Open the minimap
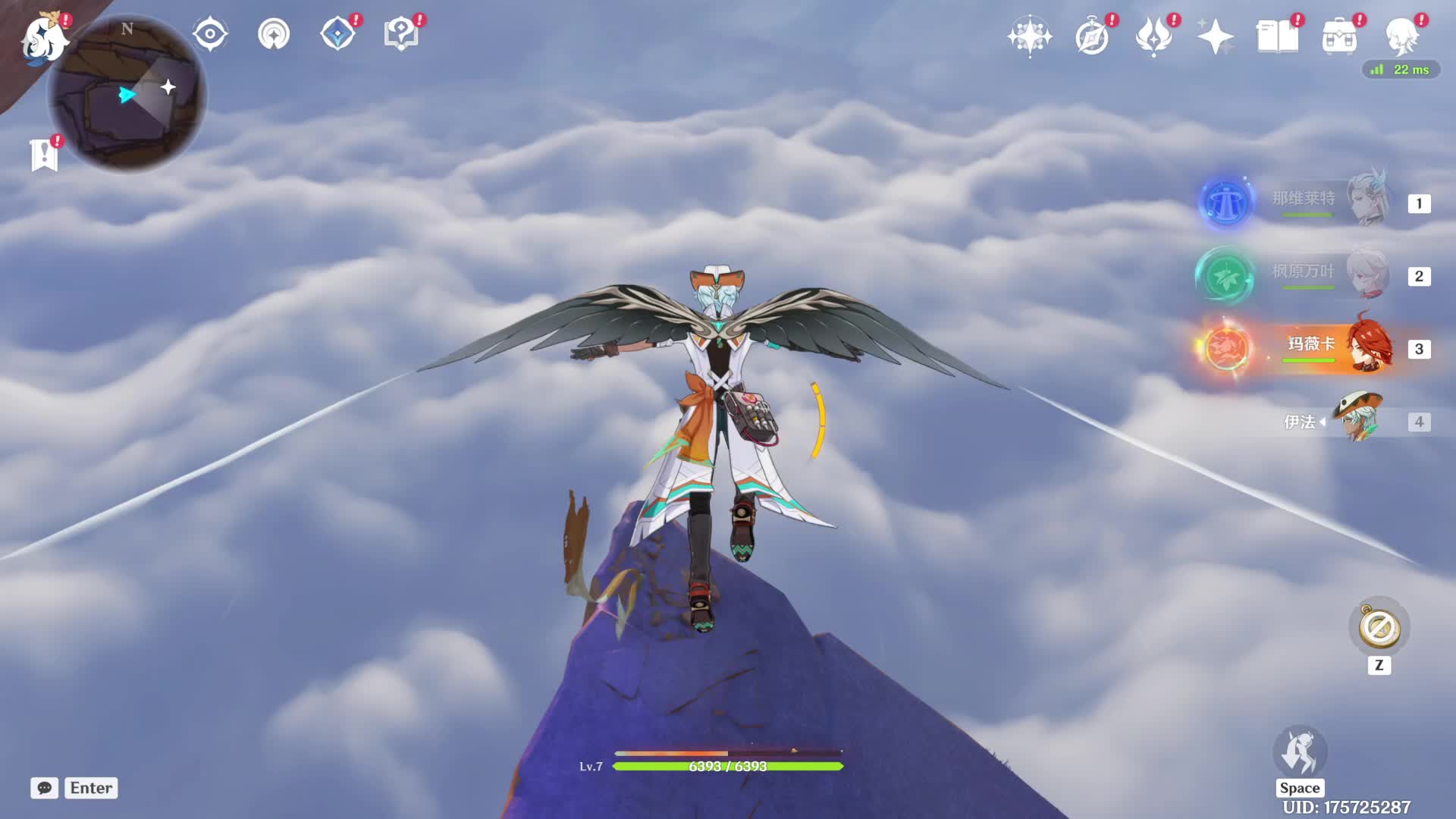 point(127,94)
